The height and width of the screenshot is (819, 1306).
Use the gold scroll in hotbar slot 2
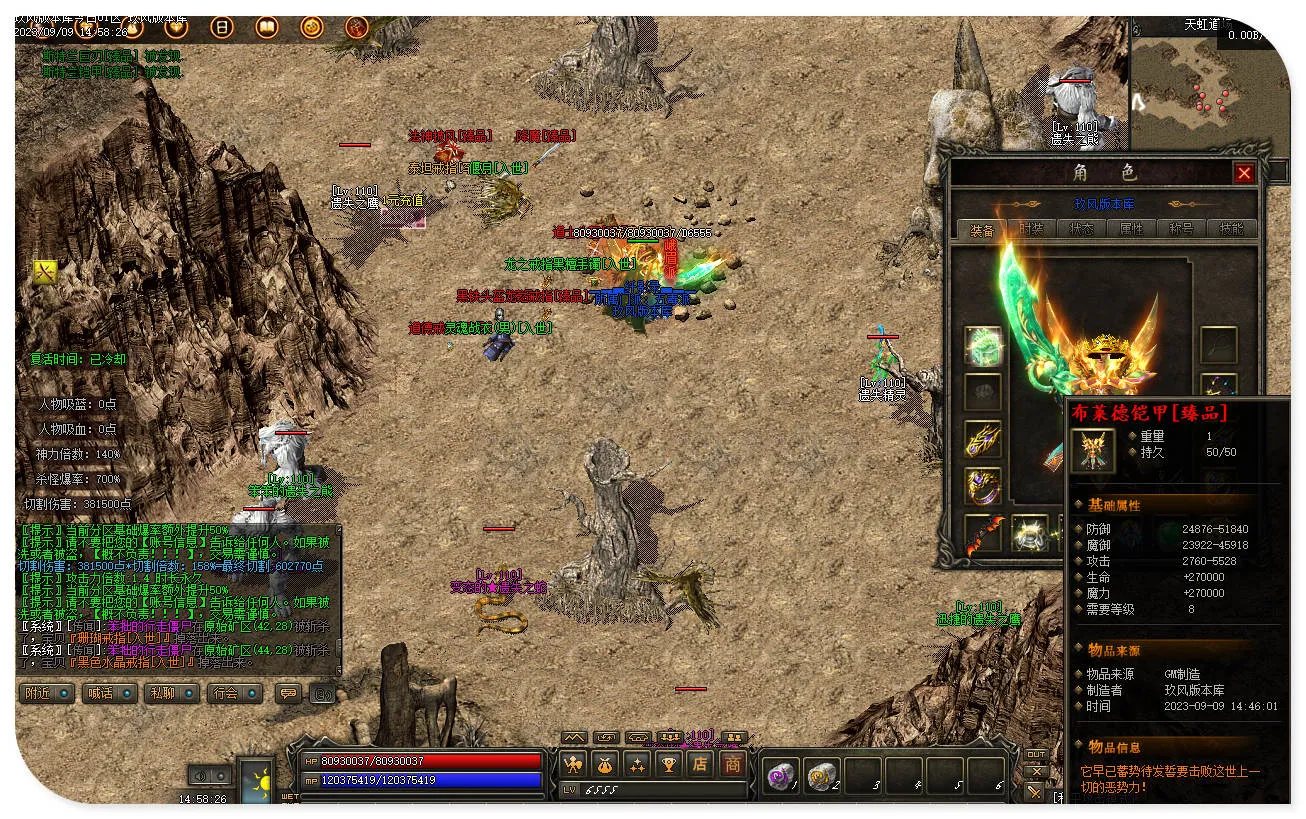click(821, 775)
